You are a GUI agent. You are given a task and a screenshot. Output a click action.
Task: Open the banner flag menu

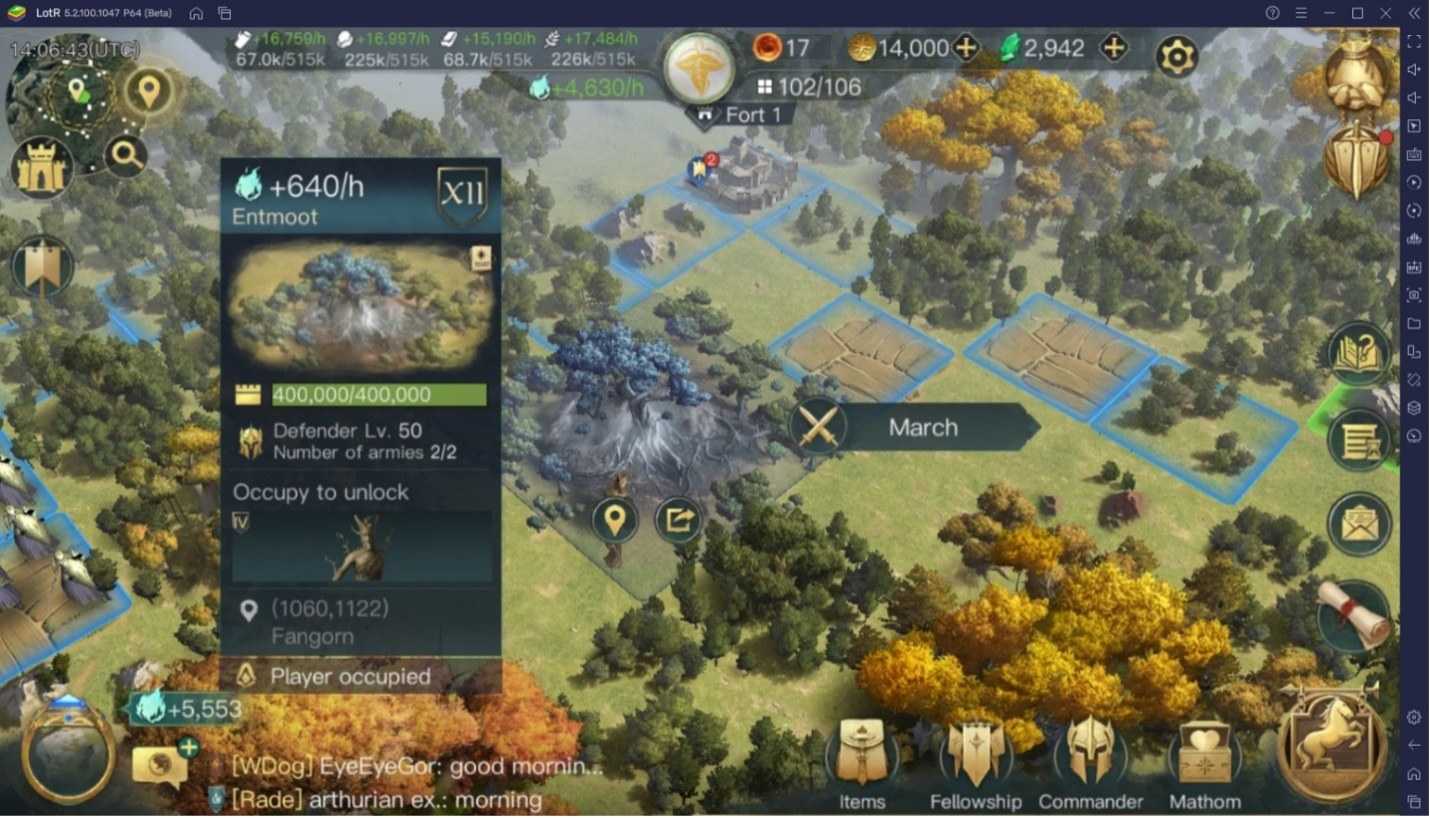click(x=42, y=268)
